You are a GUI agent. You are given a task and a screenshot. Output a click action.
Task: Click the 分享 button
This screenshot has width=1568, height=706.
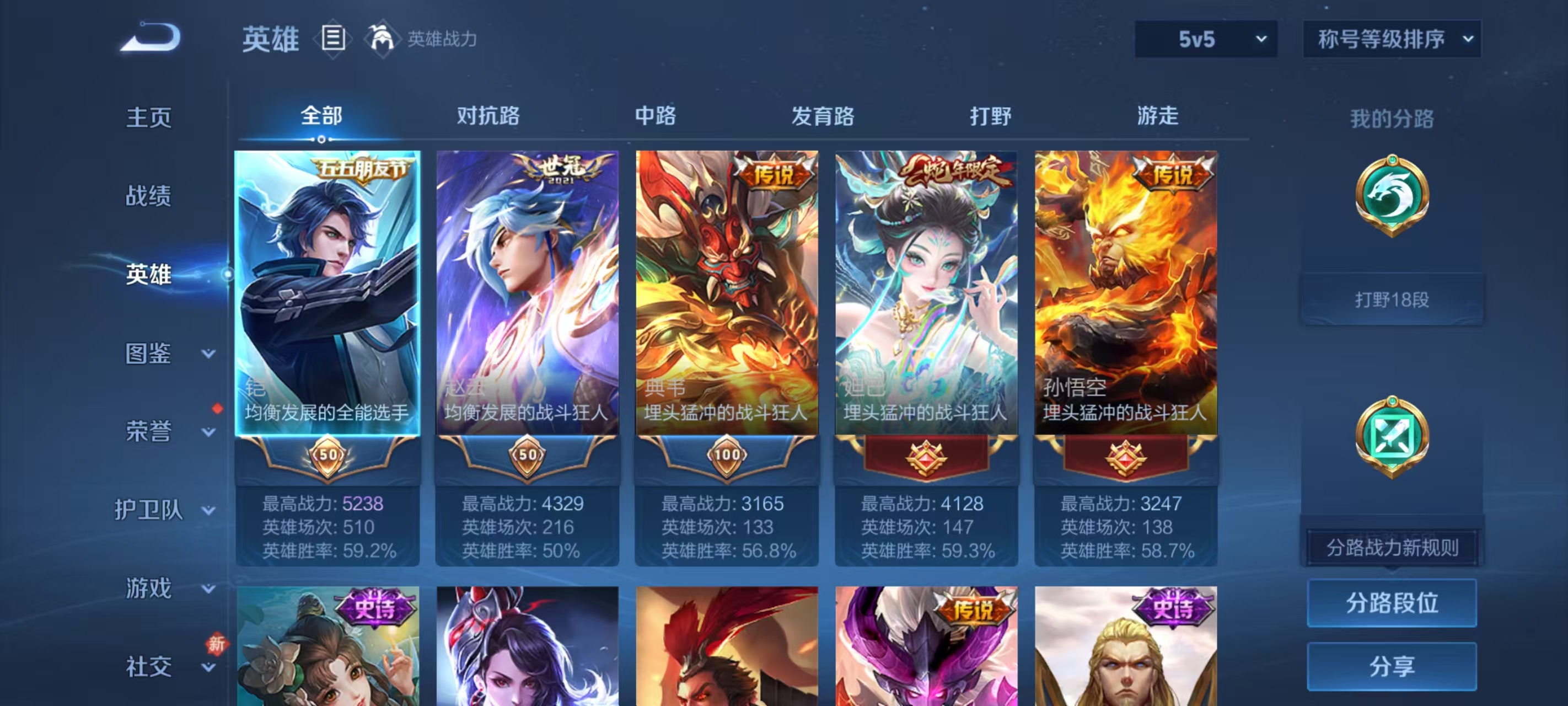pos(1392,666)
